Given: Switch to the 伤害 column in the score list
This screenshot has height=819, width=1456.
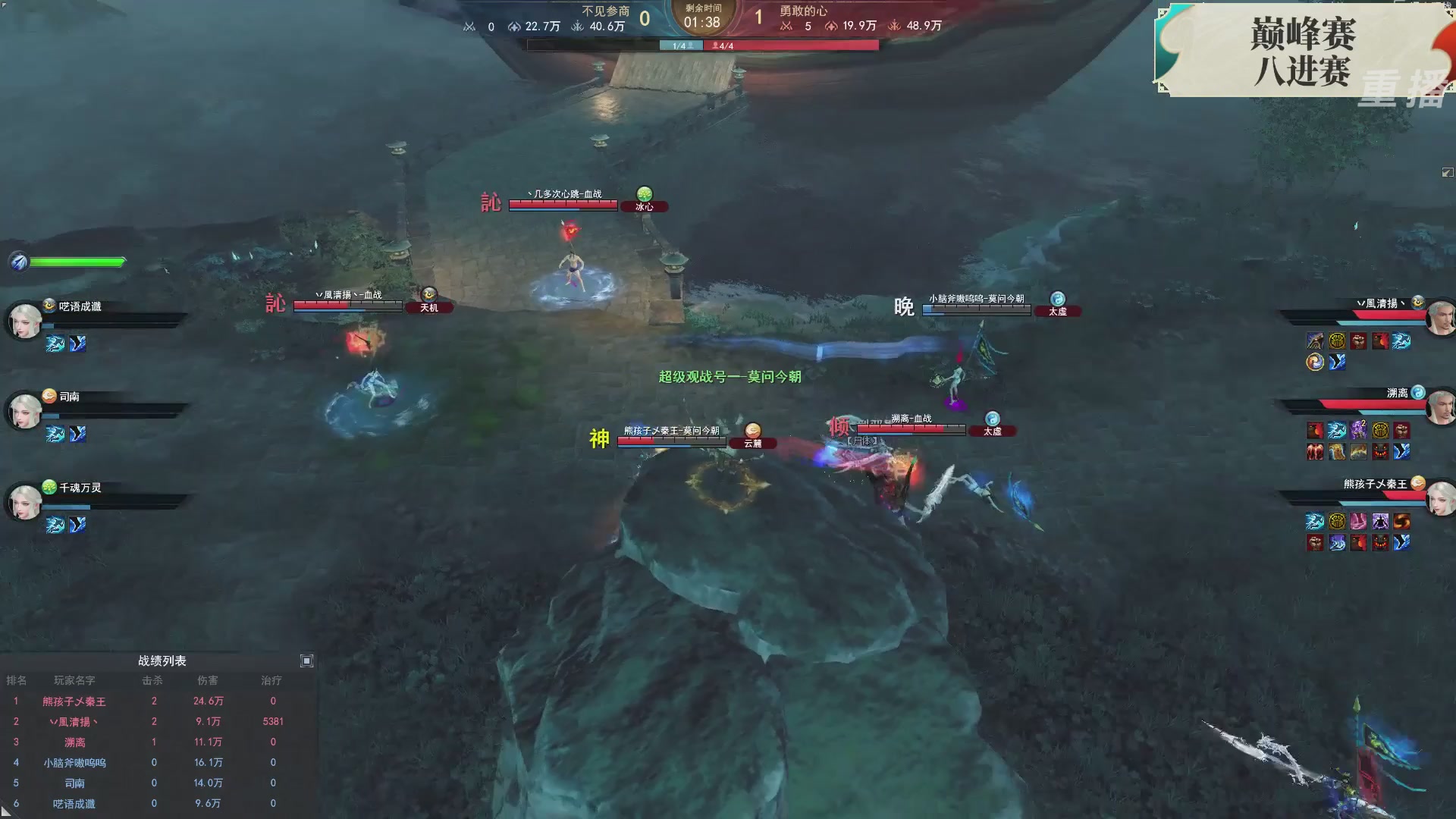Looking at the screenshot, I should 208,680.
